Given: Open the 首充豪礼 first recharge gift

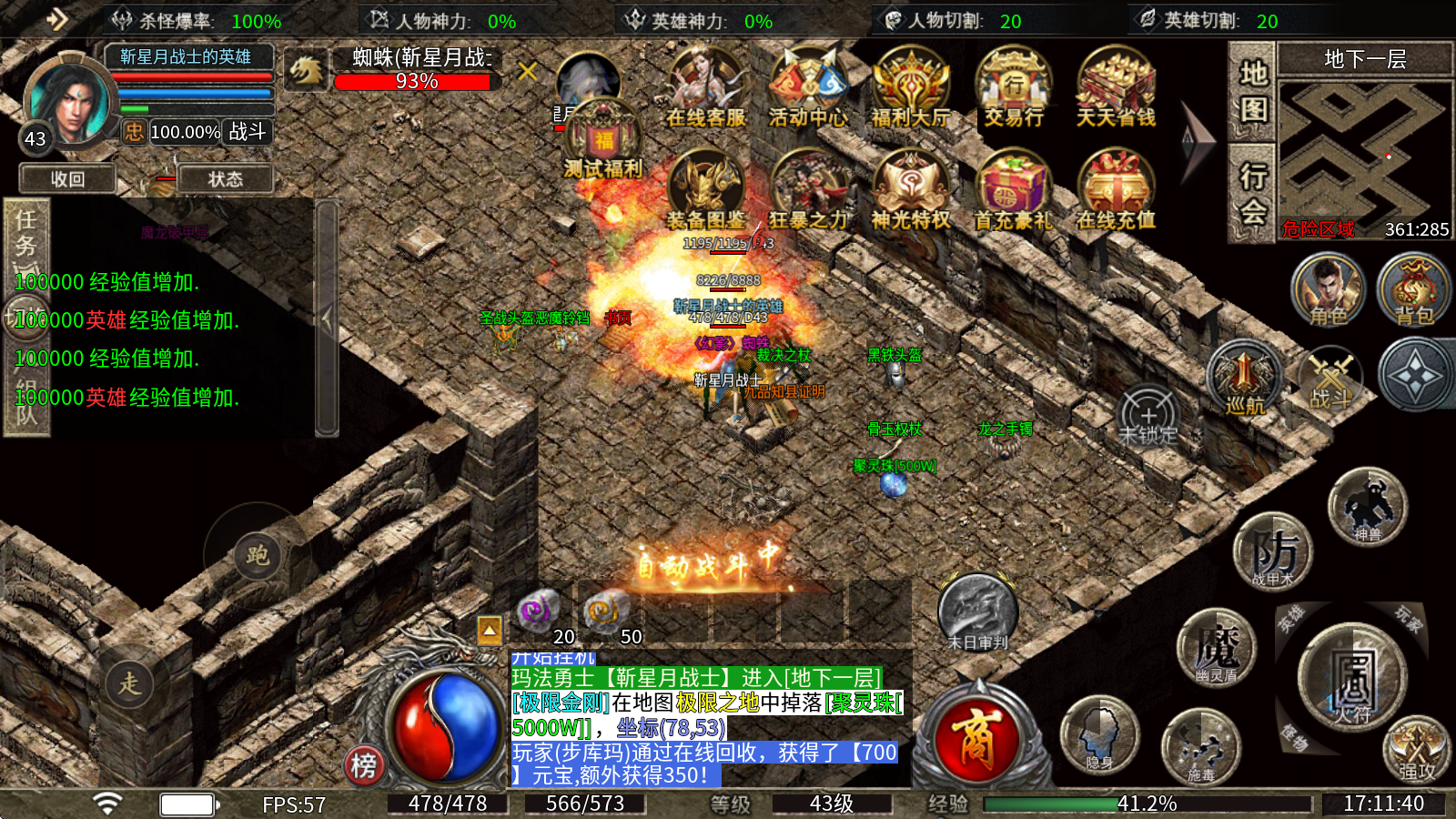Looking at the screenshot, I should 1013,191.
